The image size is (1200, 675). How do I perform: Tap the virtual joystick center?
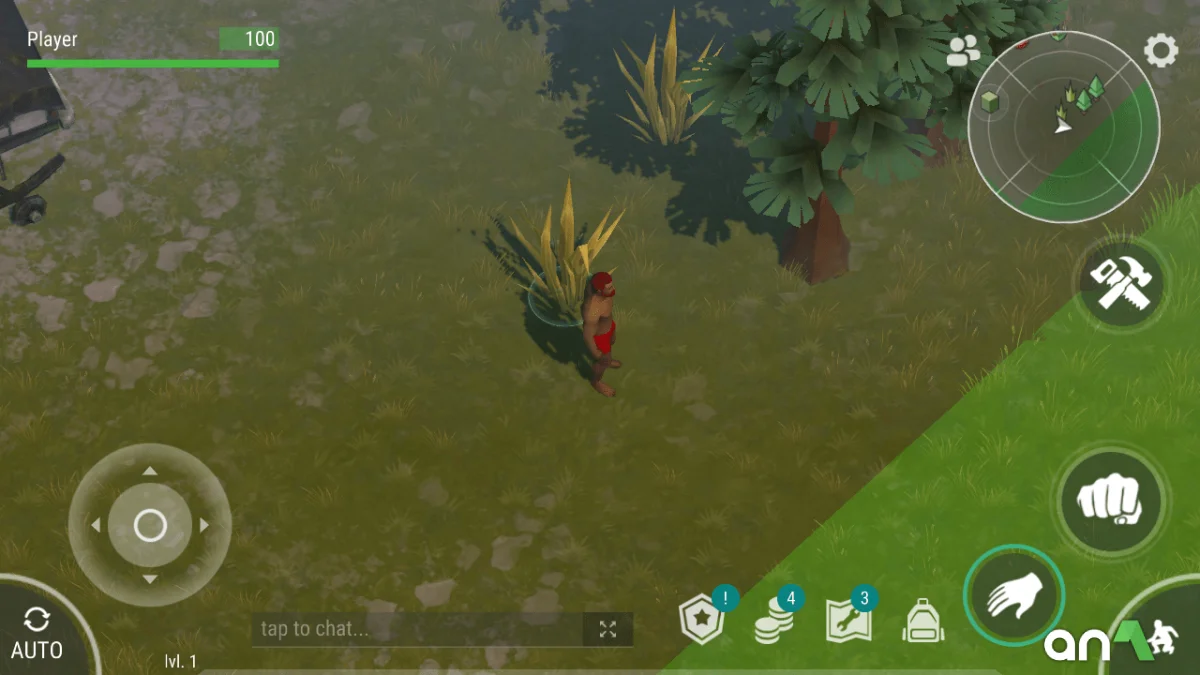click(x=150, y=525)
